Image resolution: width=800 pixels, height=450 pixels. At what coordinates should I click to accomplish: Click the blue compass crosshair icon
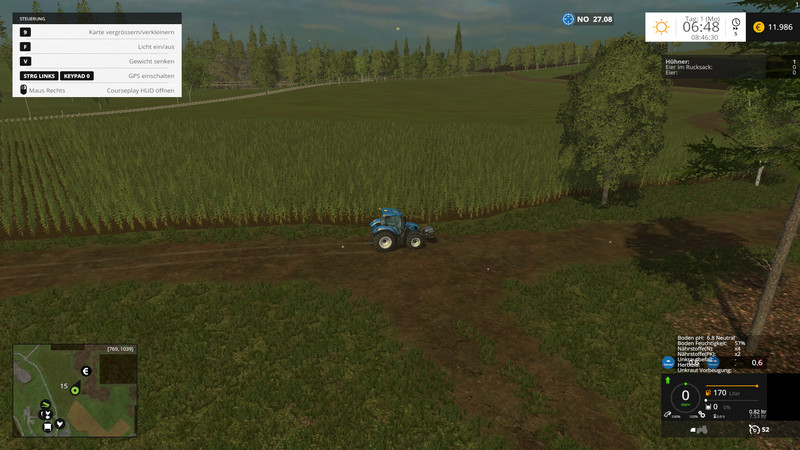click(x=569, y=19)
